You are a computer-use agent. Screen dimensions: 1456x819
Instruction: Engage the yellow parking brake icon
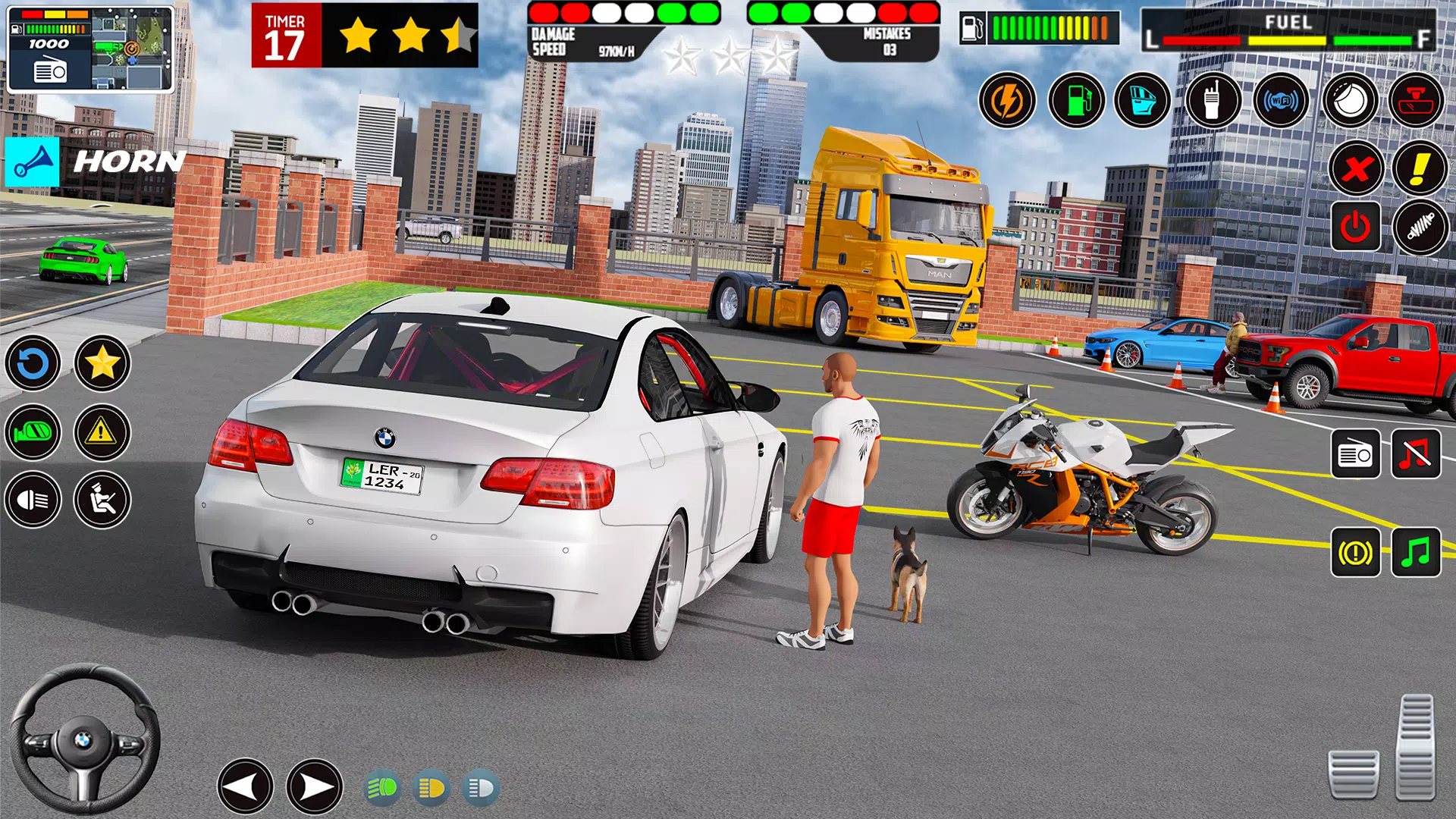point(1355,553)
